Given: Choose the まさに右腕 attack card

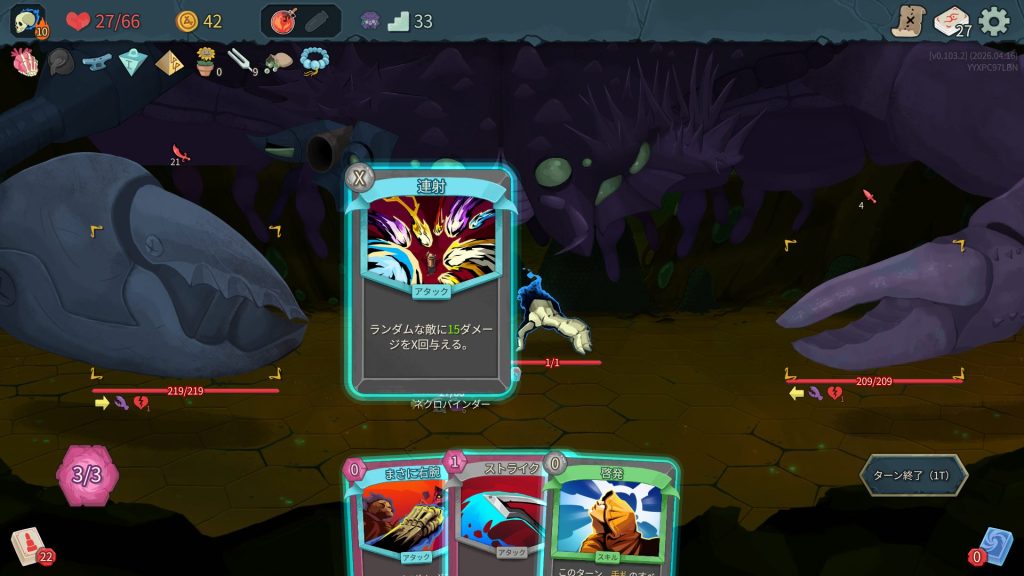Looking at the screenshot, I should (398, 520).
